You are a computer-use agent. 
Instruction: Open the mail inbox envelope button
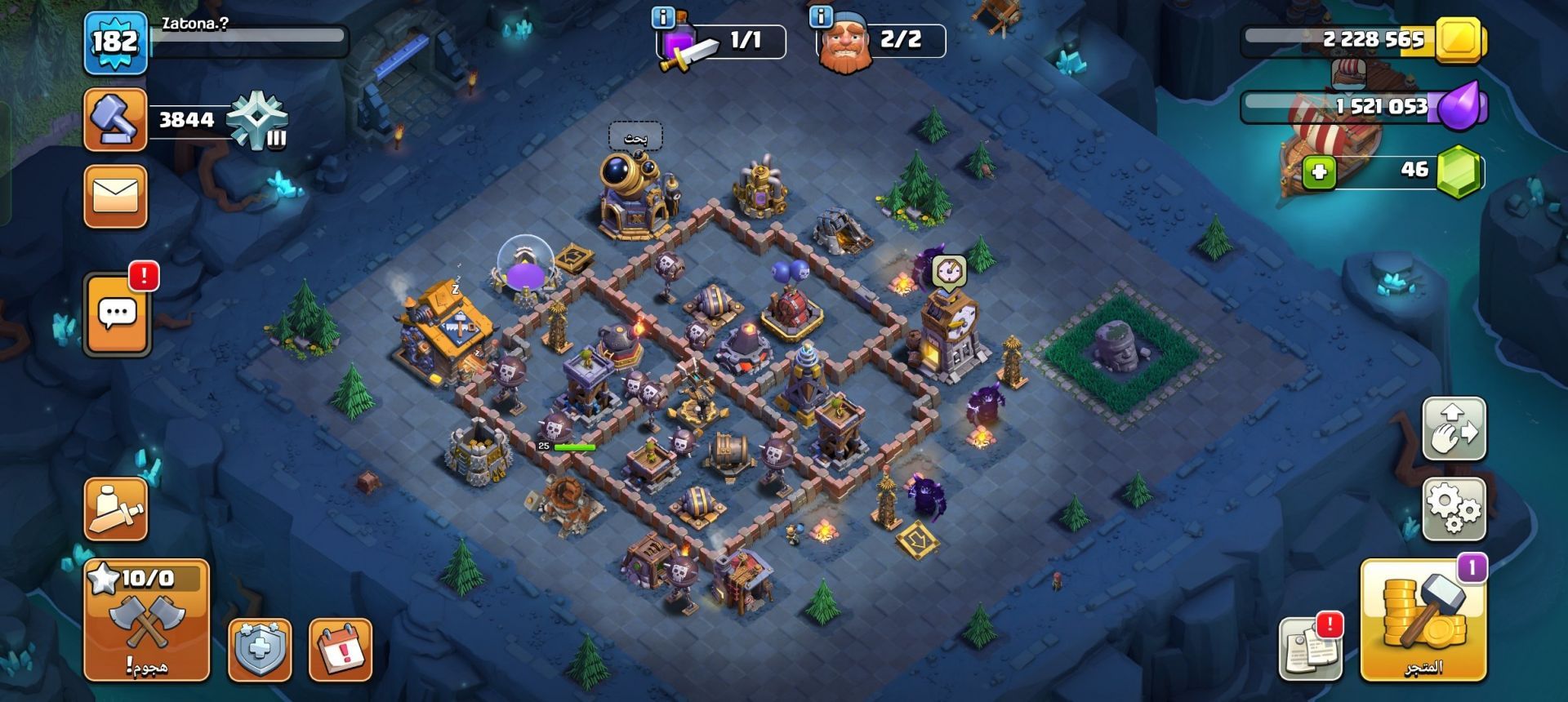(115, 197)
